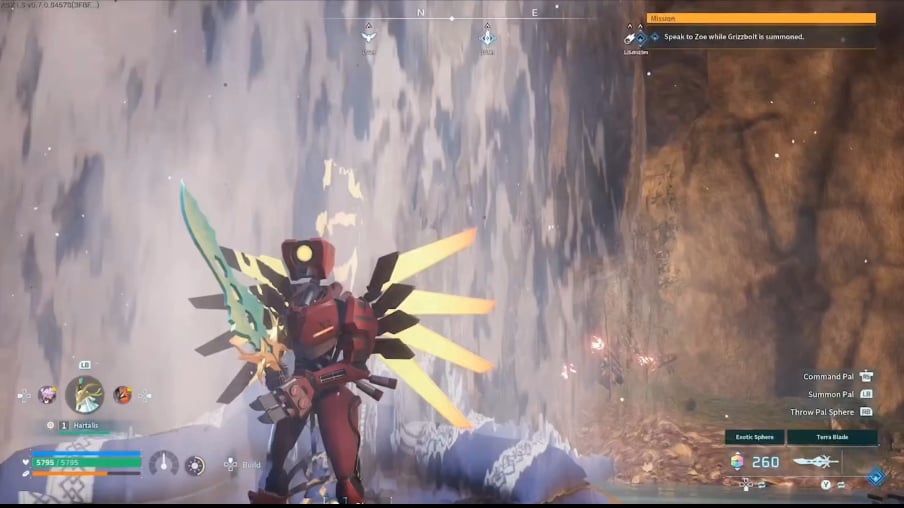Select the Terra Blade weapon slot
The image size is (904, 508).
click(814, 461)
